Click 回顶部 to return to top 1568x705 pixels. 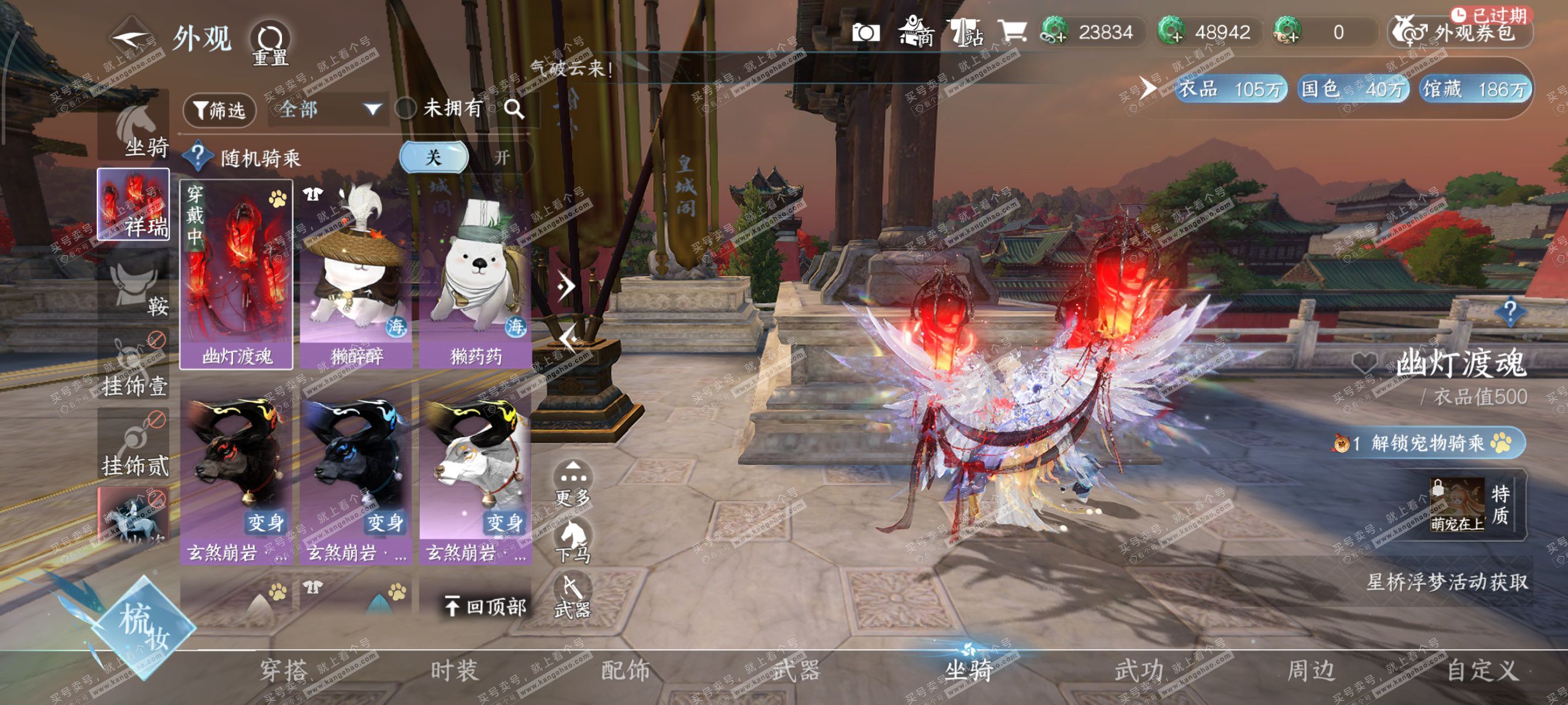[x=485, y=606]
